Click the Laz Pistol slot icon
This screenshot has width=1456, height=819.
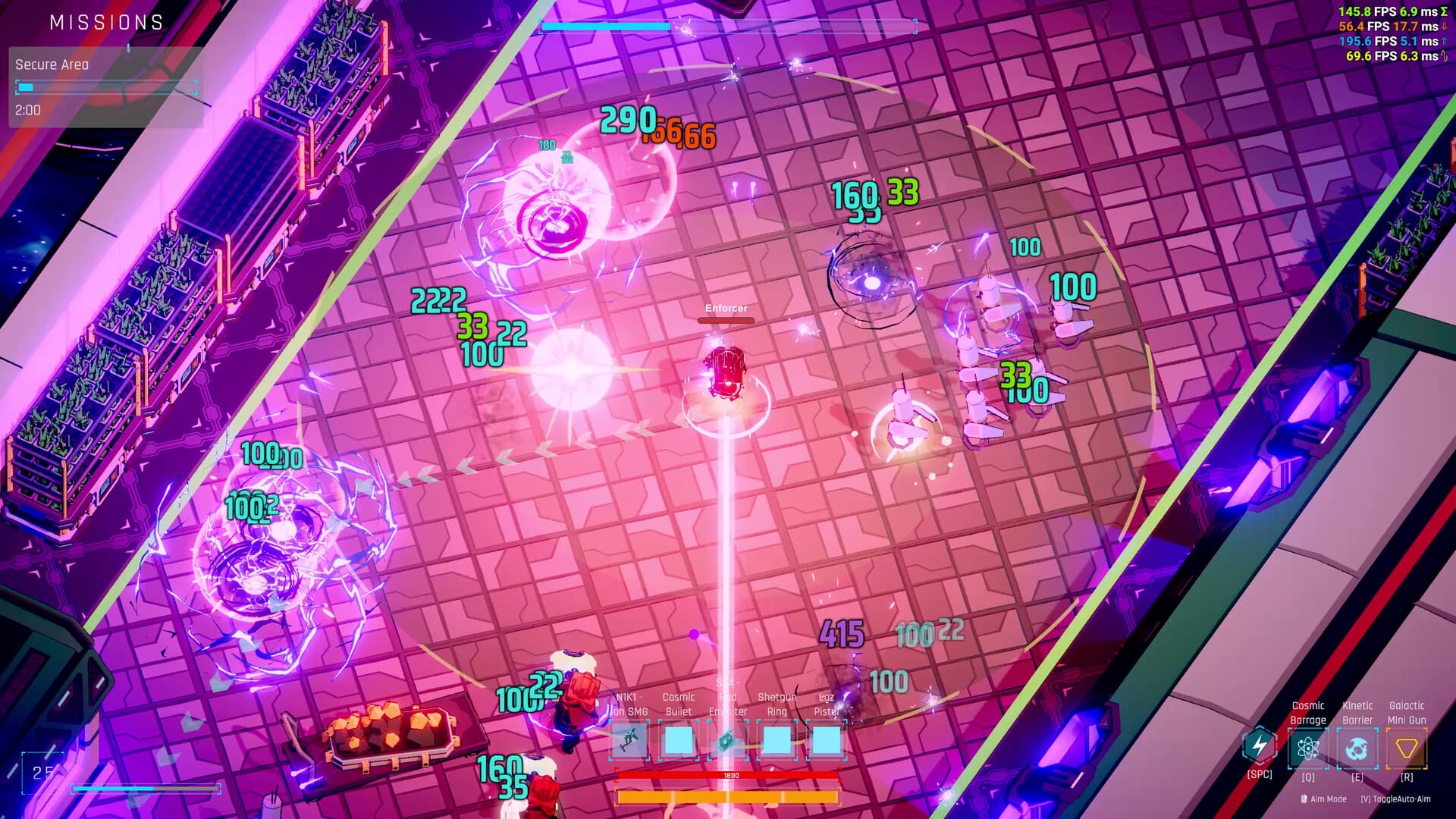828,739
